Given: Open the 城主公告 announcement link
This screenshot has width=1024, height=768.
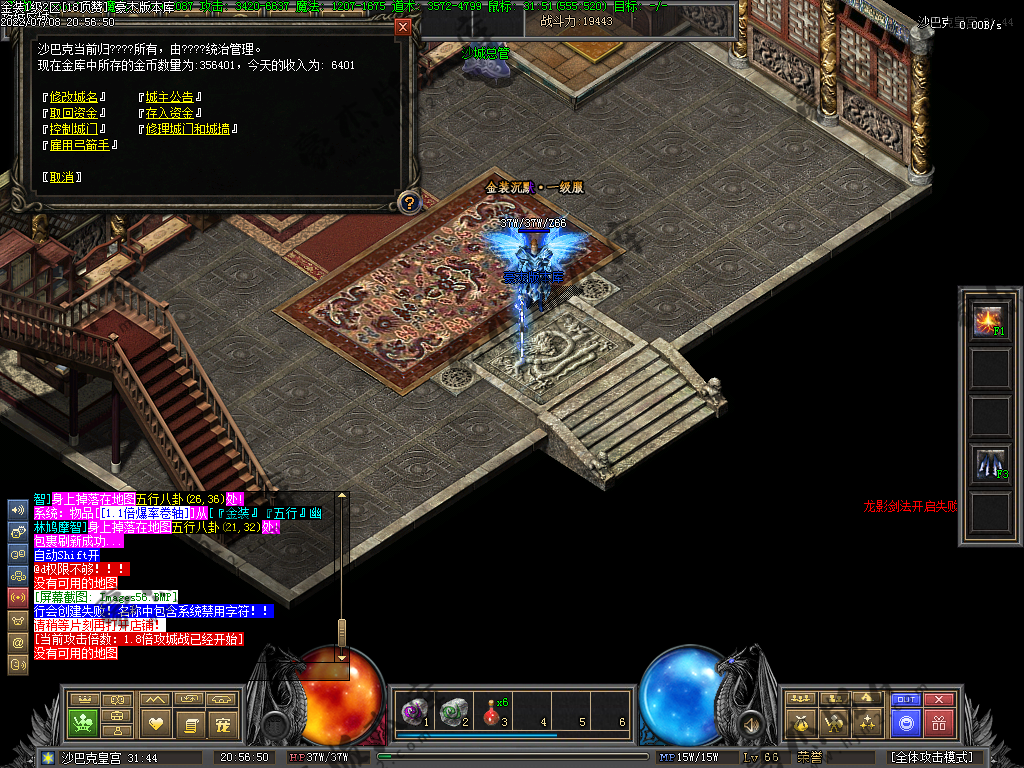Looking at the screenshot, I should [169, 97].
